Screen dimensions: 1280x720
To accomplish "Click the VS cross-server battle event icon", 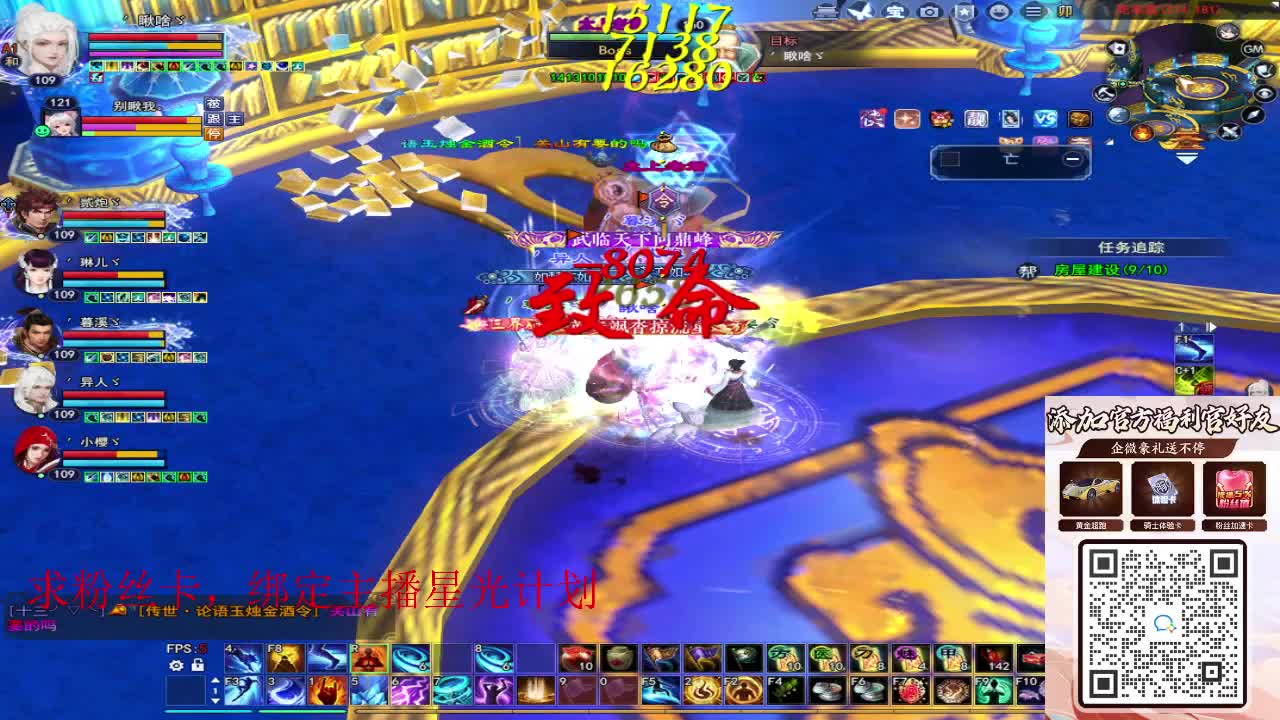I will pyautogui.click(x=1044, y=119).
